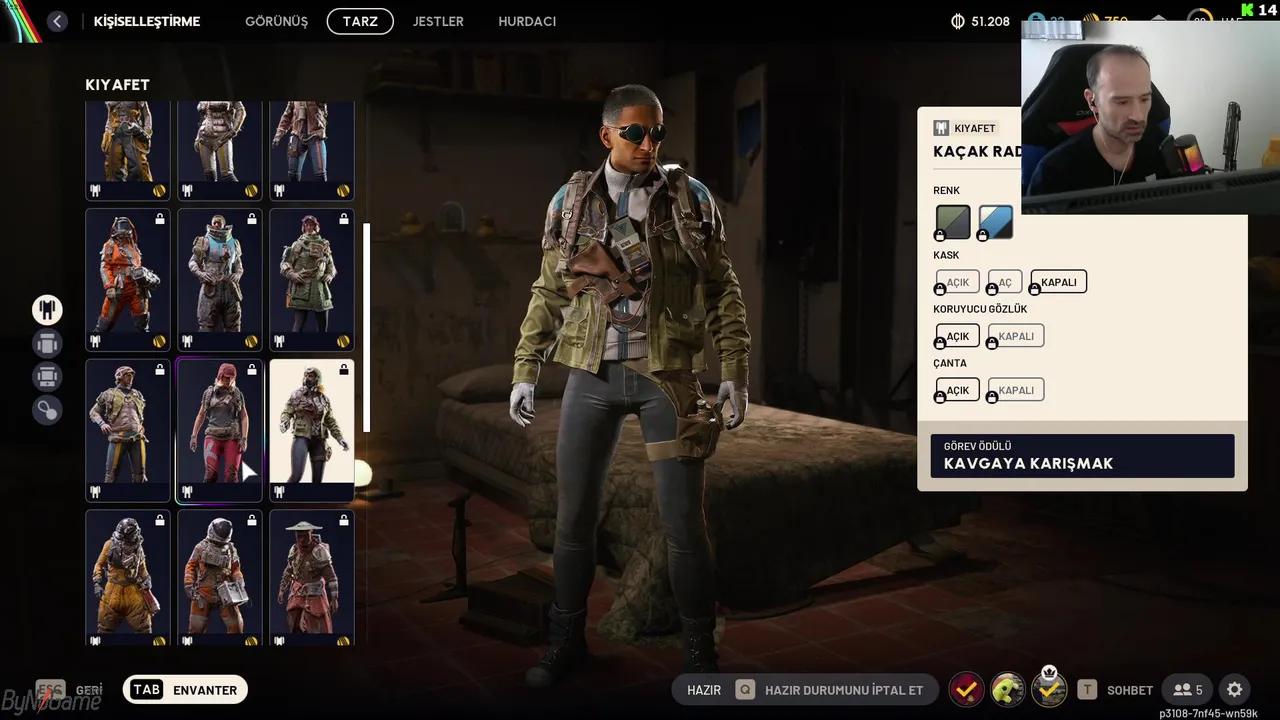
Task: Open the settings gear icon
Action: tap(1234, 689)
